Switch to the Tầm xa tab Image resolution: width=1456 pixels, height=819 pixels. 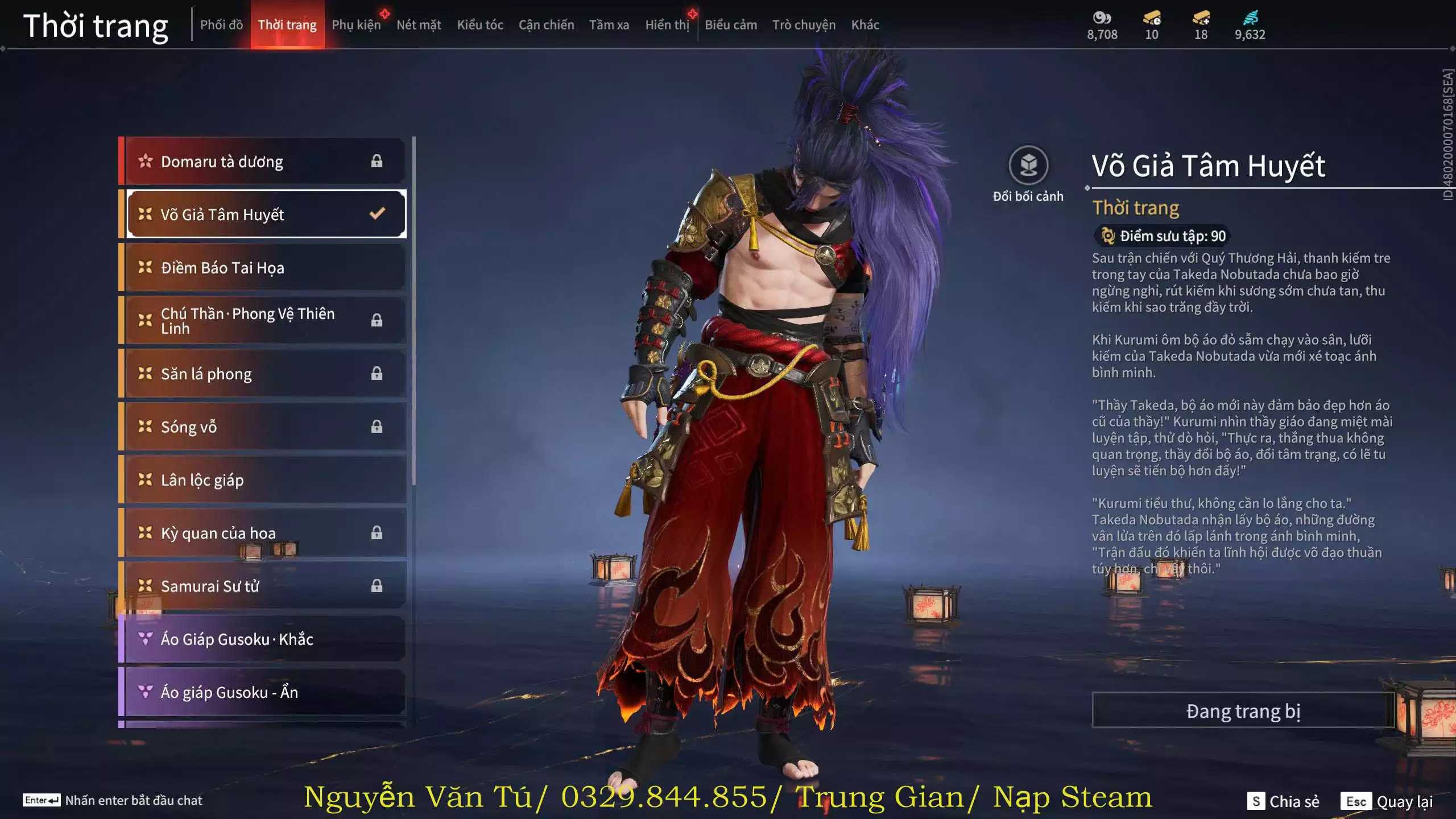[x=609, y=25]
